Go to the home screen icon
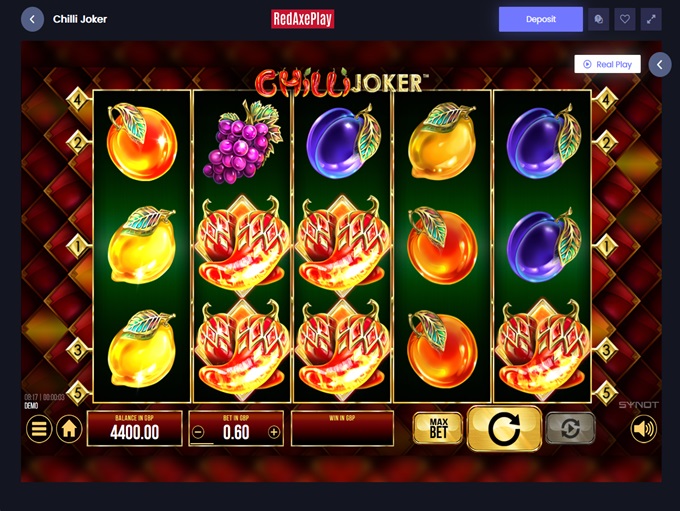 pos(69,429)
